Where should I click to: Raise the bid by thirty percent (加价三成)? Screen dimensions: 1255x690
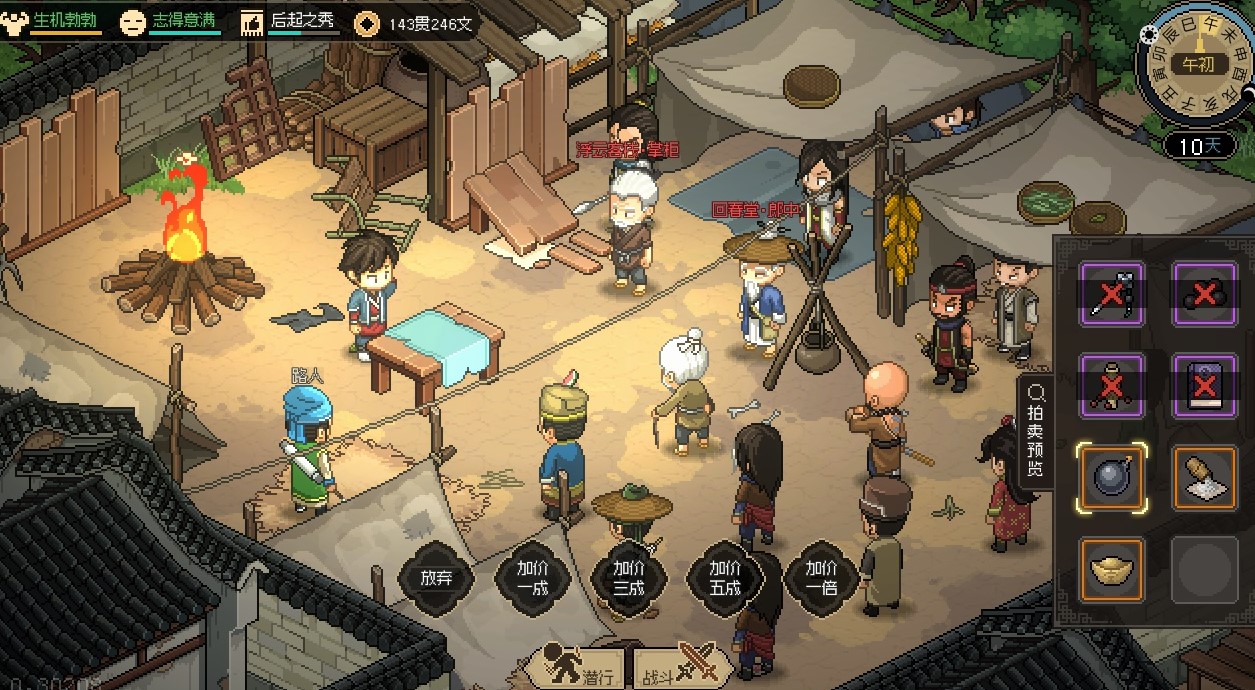(629, 577)
